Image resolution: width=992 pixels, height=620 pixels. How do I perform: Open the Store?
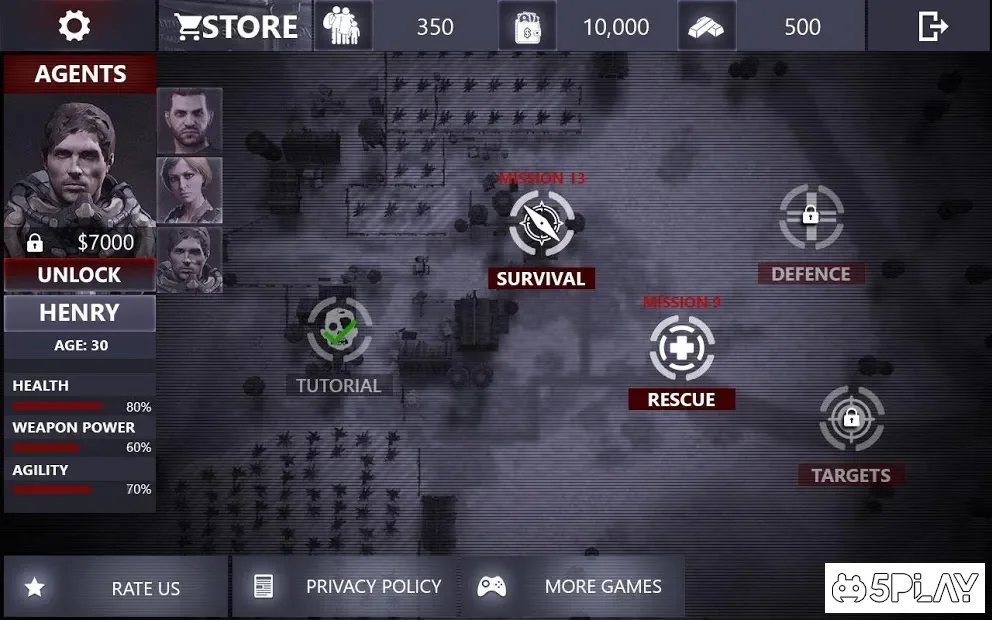pos(237,26)
